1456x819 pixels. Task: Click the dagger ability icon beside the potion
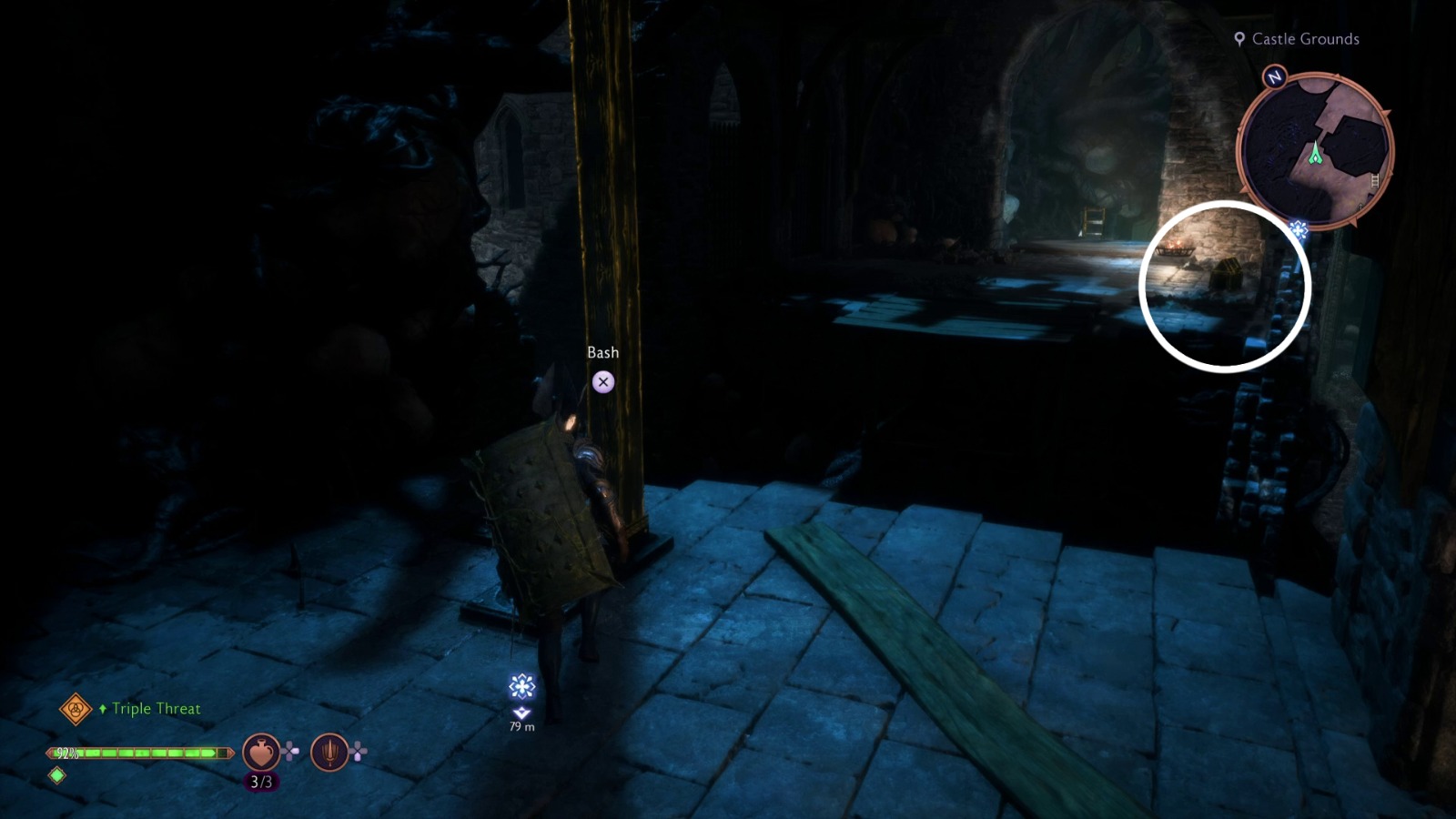[x=329, y=753]
